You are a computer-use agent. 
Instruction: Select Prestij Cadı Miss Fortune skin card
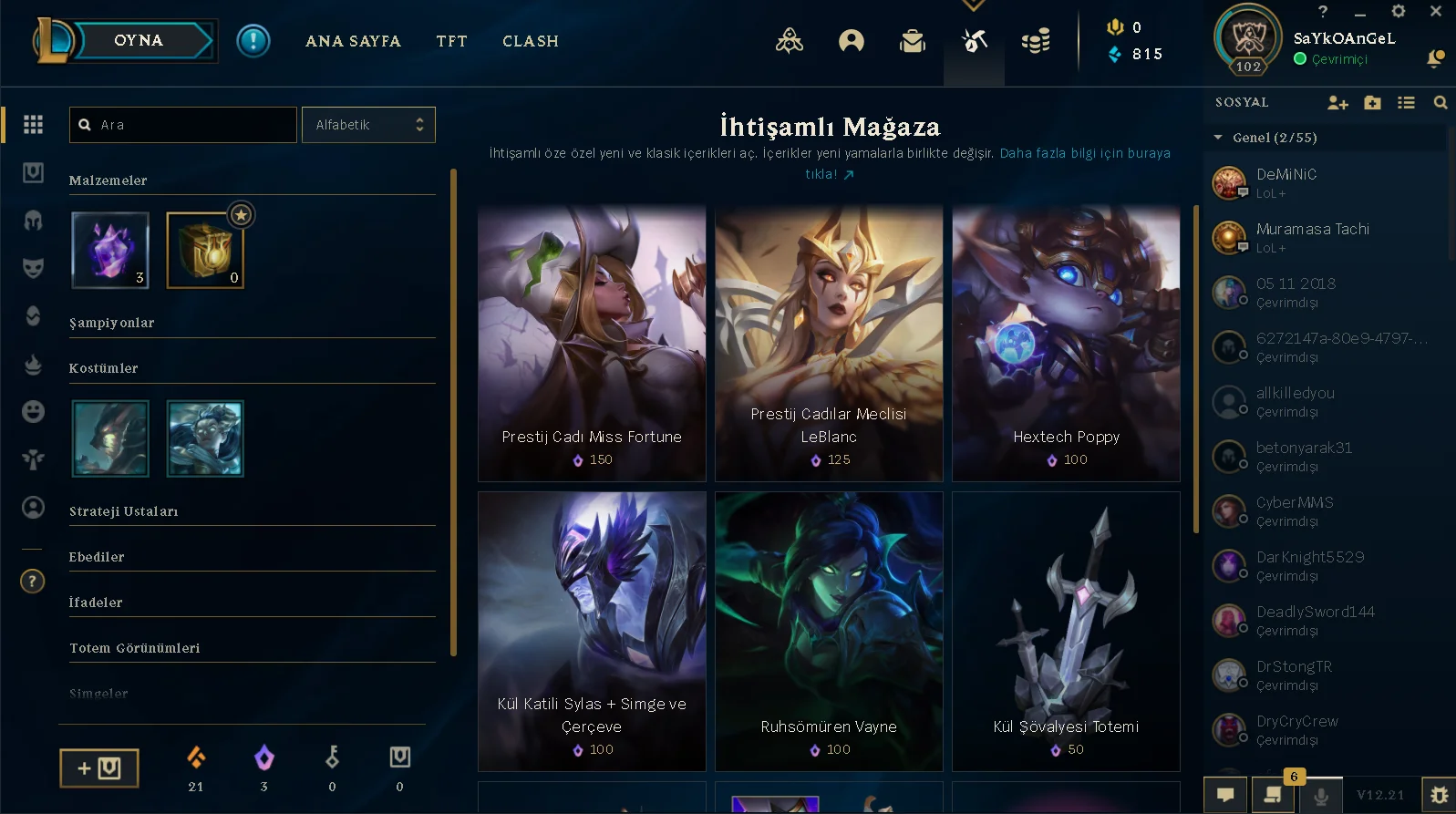click(592, 344)
